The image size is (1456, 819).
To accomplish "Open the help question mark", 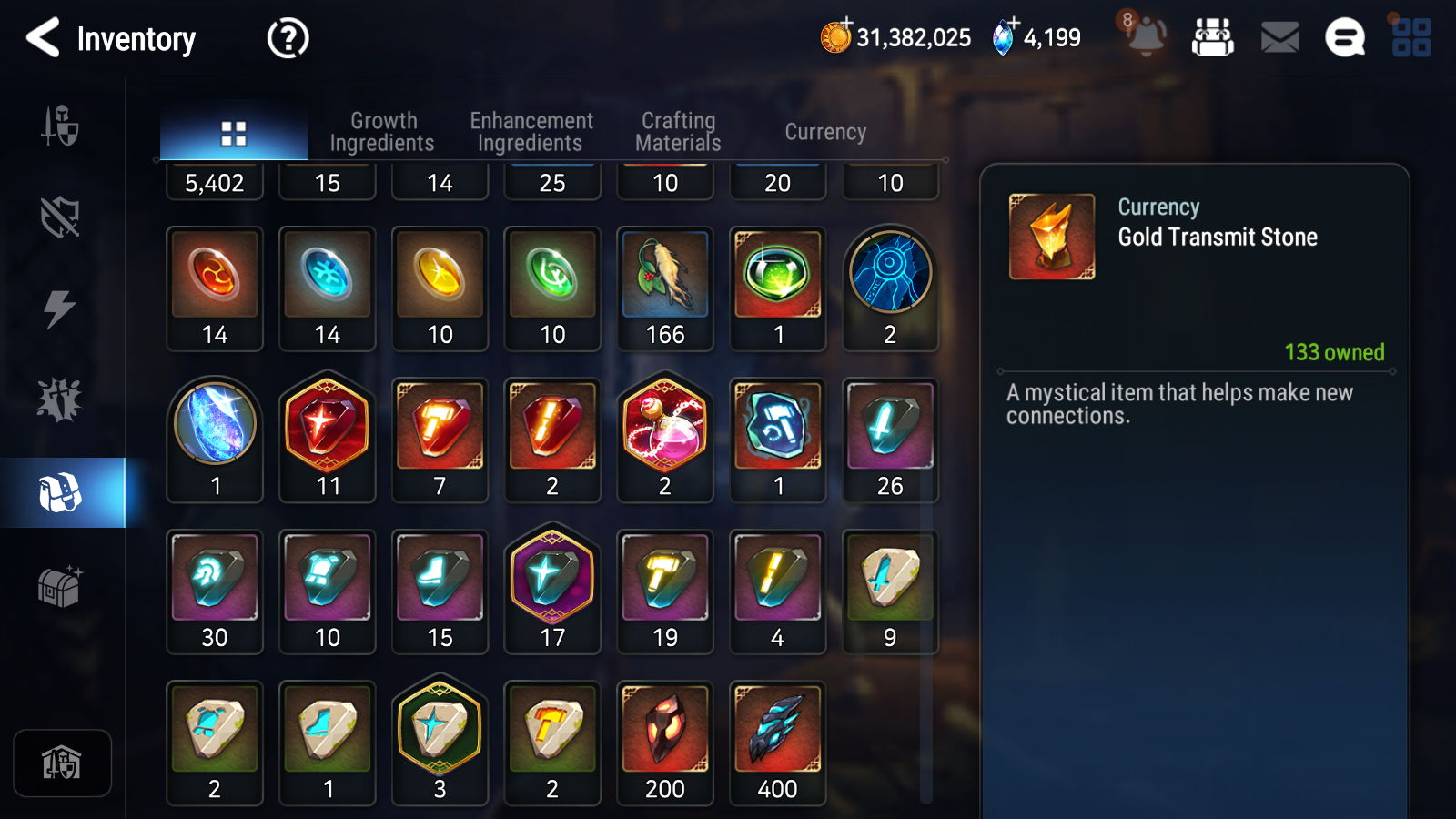I will (287, 37).
